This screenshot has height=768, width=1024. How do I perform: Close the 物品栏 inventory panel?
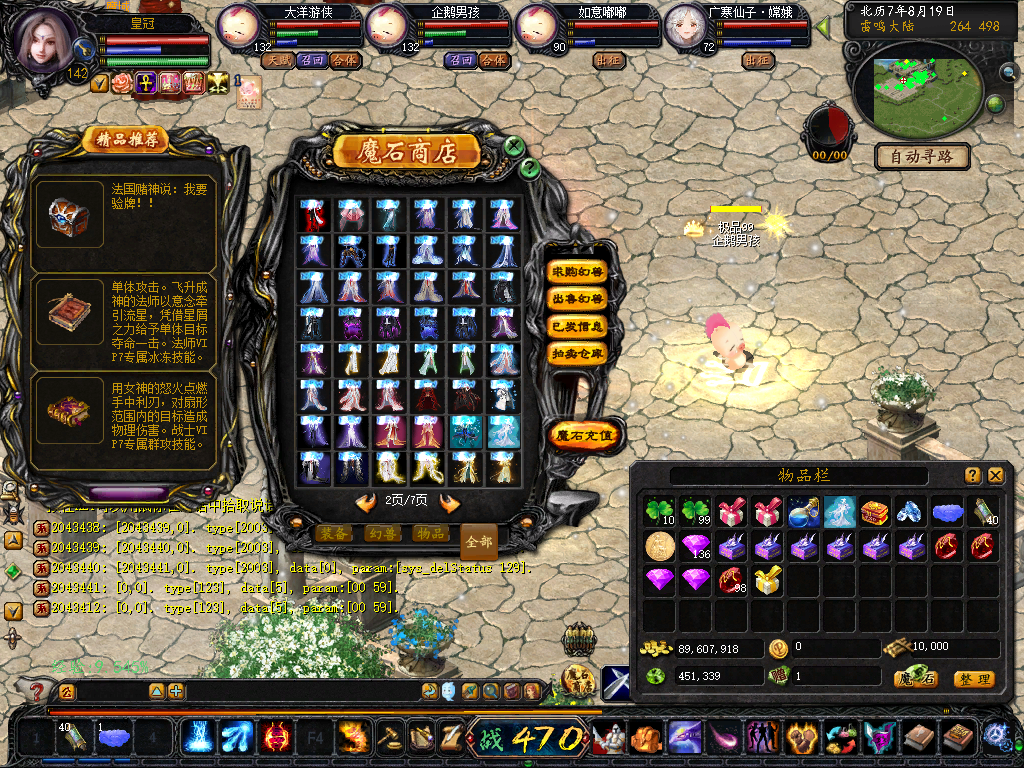click(x=995, y=475)
